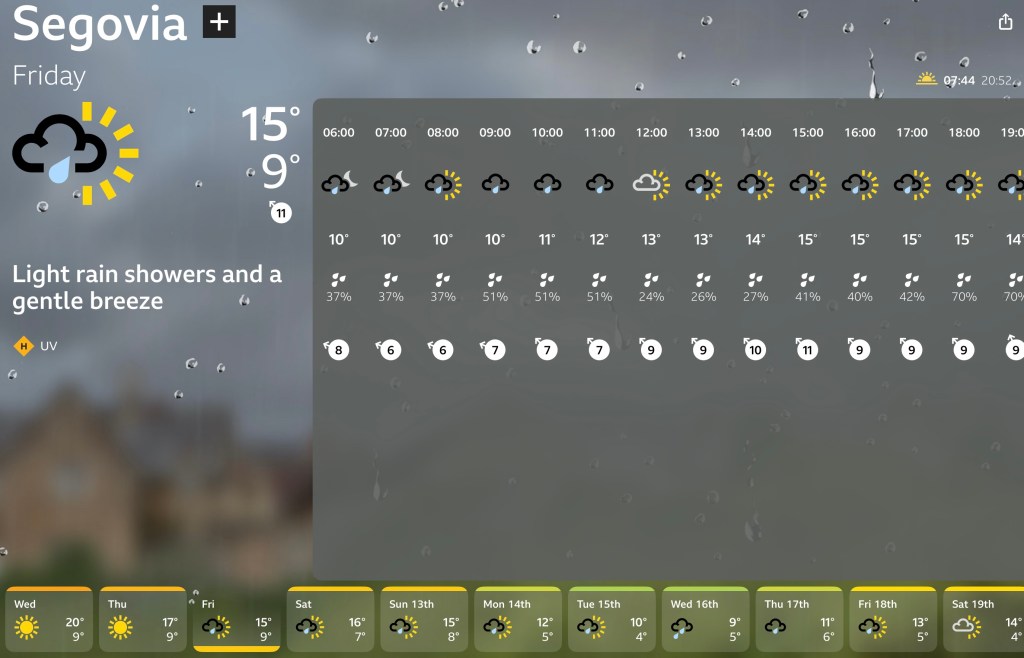Open the 18:00 hourly forecast details
This screenshot has height=658, width=1024.
click(x=963, y=240)
